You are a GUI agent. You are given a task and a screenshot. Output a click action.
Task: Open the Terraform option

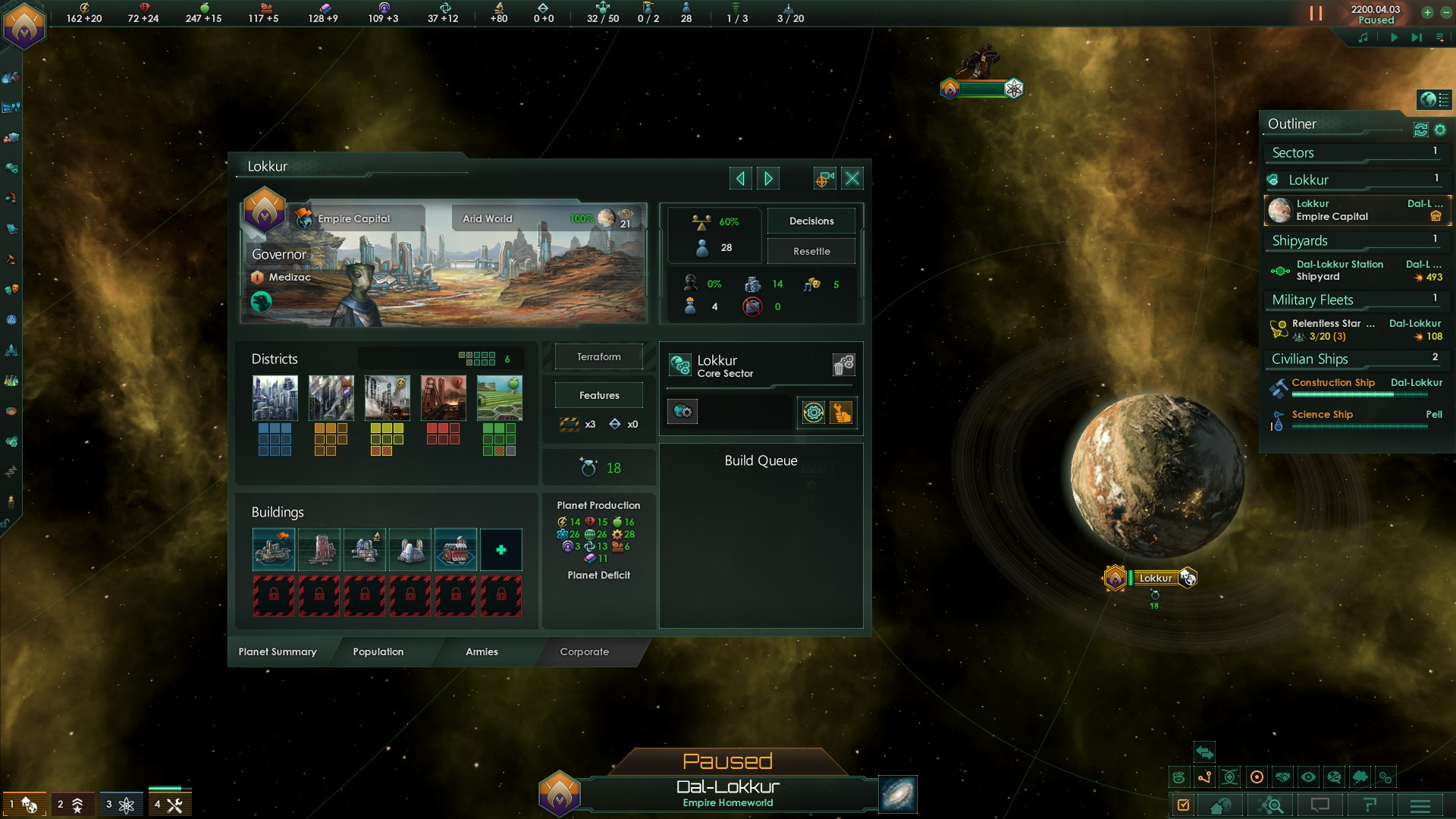click(x=598, y=356)
